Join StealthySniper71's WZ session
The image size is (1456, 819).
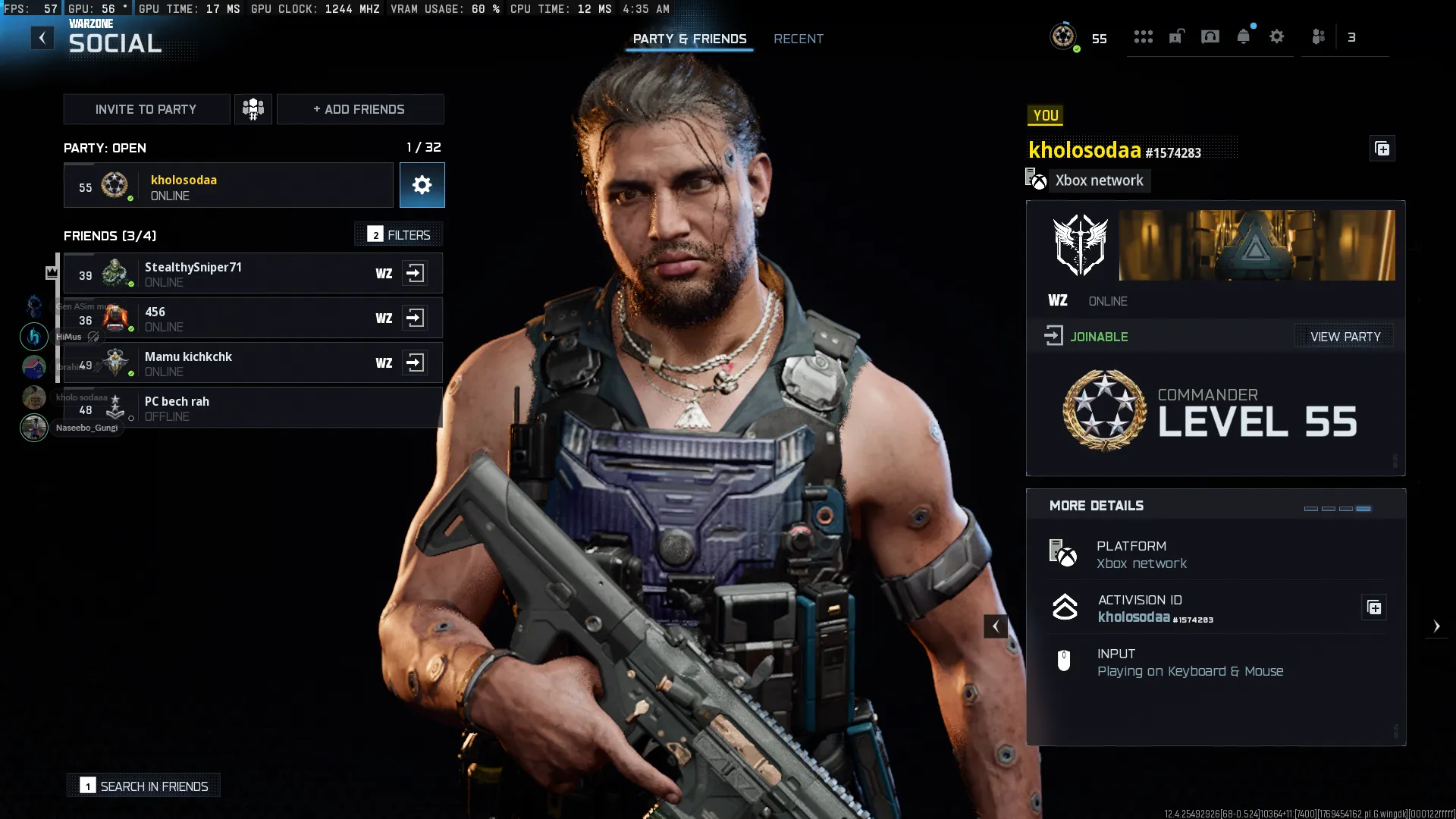(x=416, y=273)
